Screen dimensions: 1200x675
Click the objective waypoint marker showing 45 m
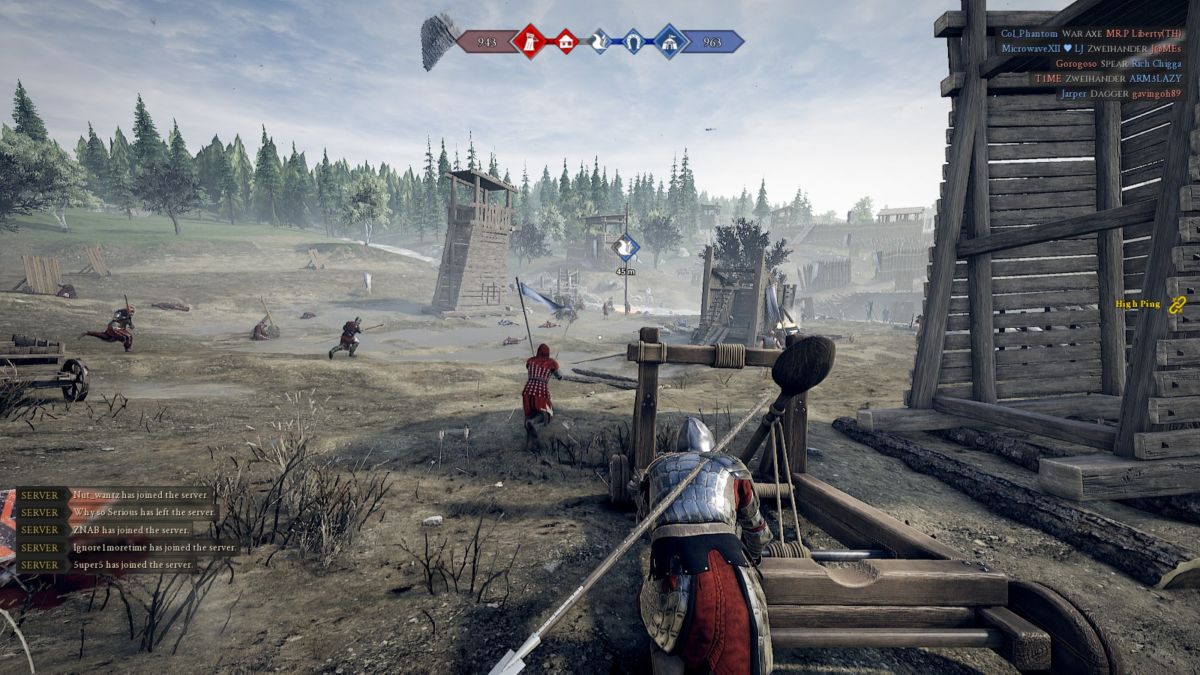pos(626,247)
